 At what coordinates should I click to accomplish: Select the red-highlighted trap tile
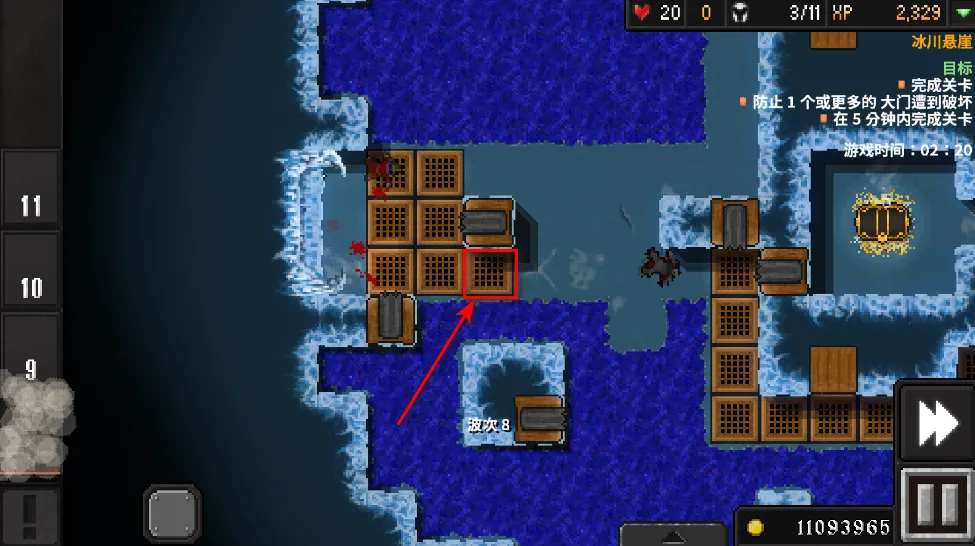pyautogui.click(x=490, y=273)
